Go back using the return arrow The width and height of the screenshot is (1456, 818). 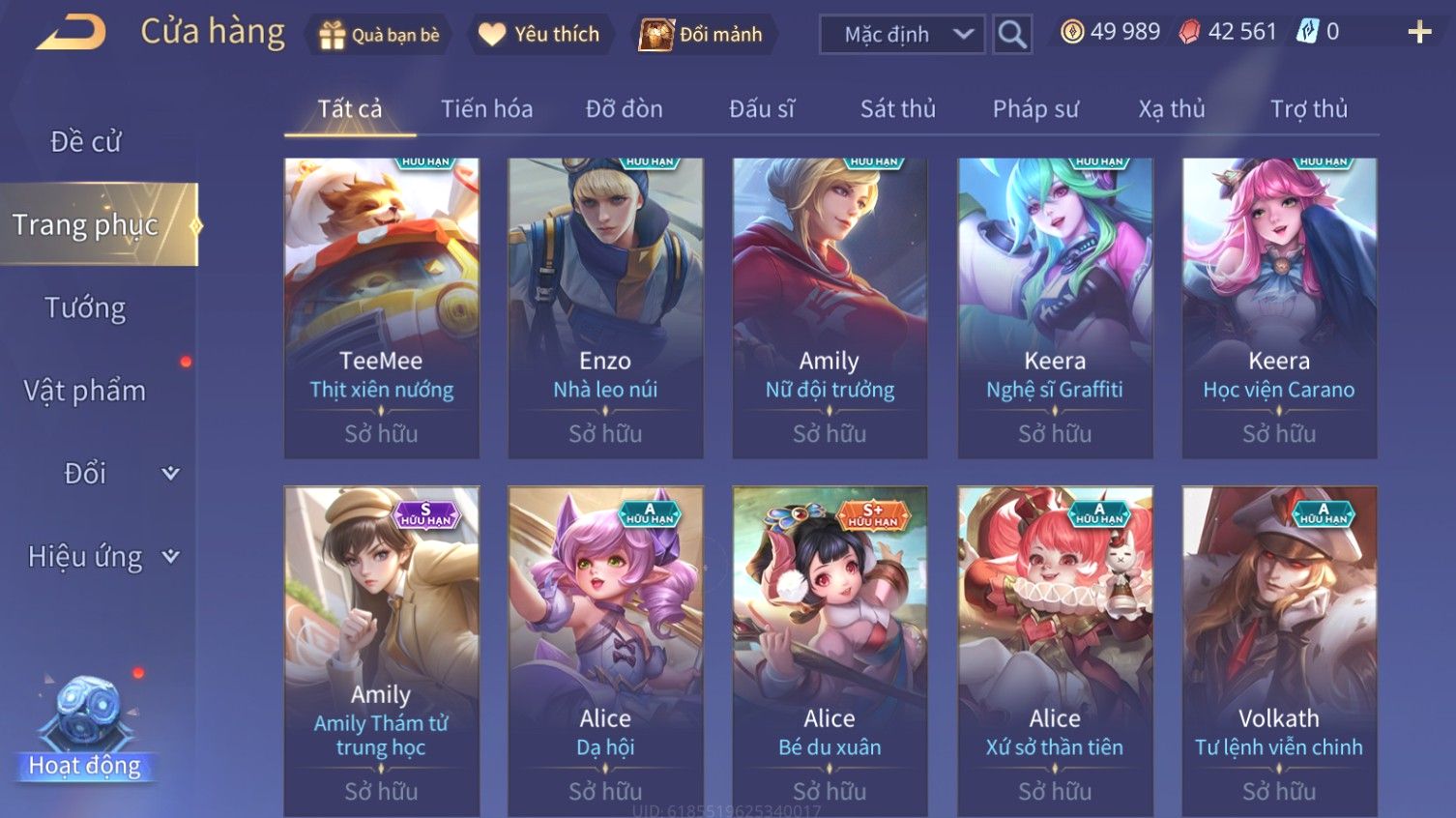point(72,33)
